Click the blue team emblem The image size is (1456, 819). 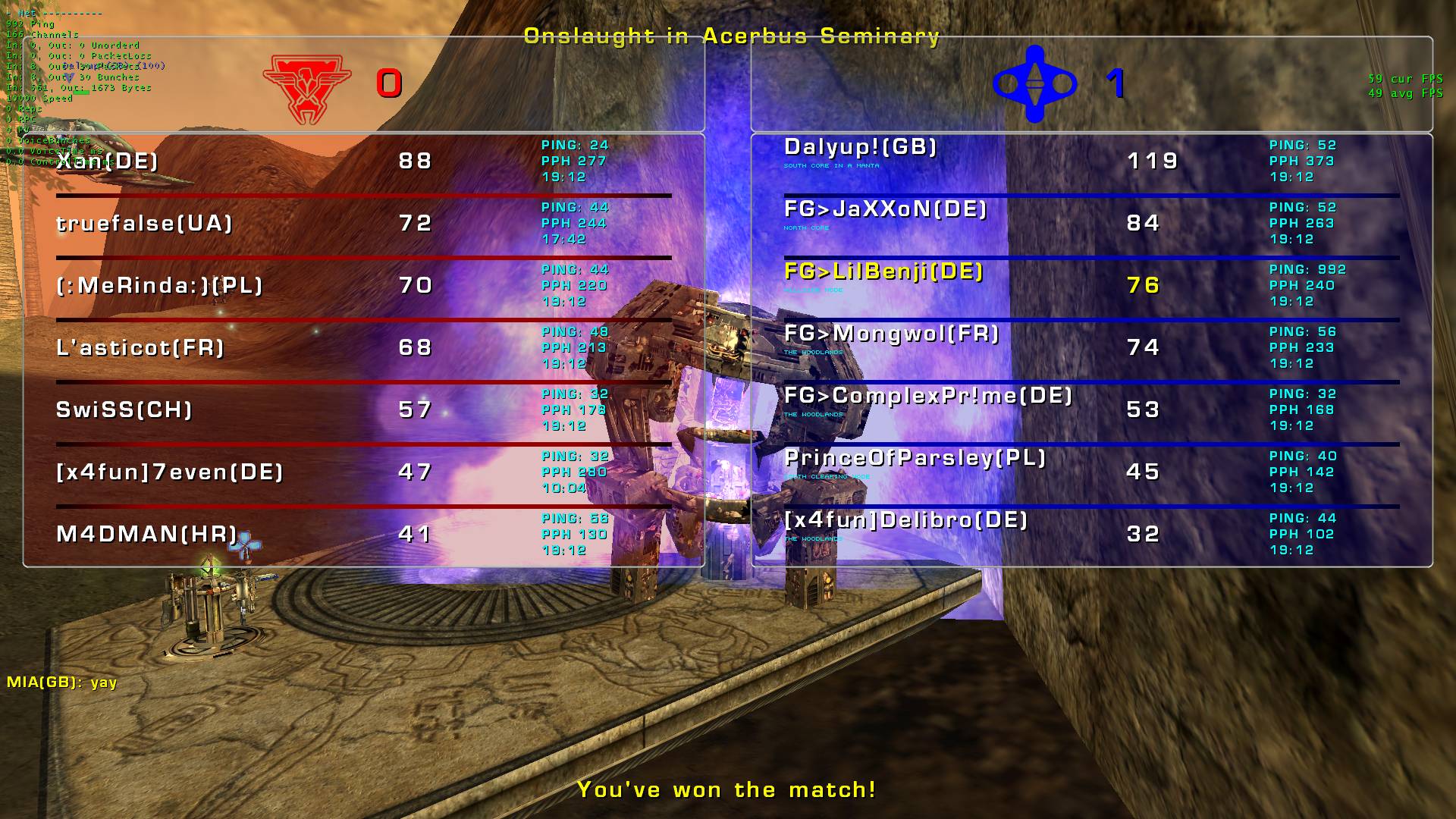point(1034,83)
